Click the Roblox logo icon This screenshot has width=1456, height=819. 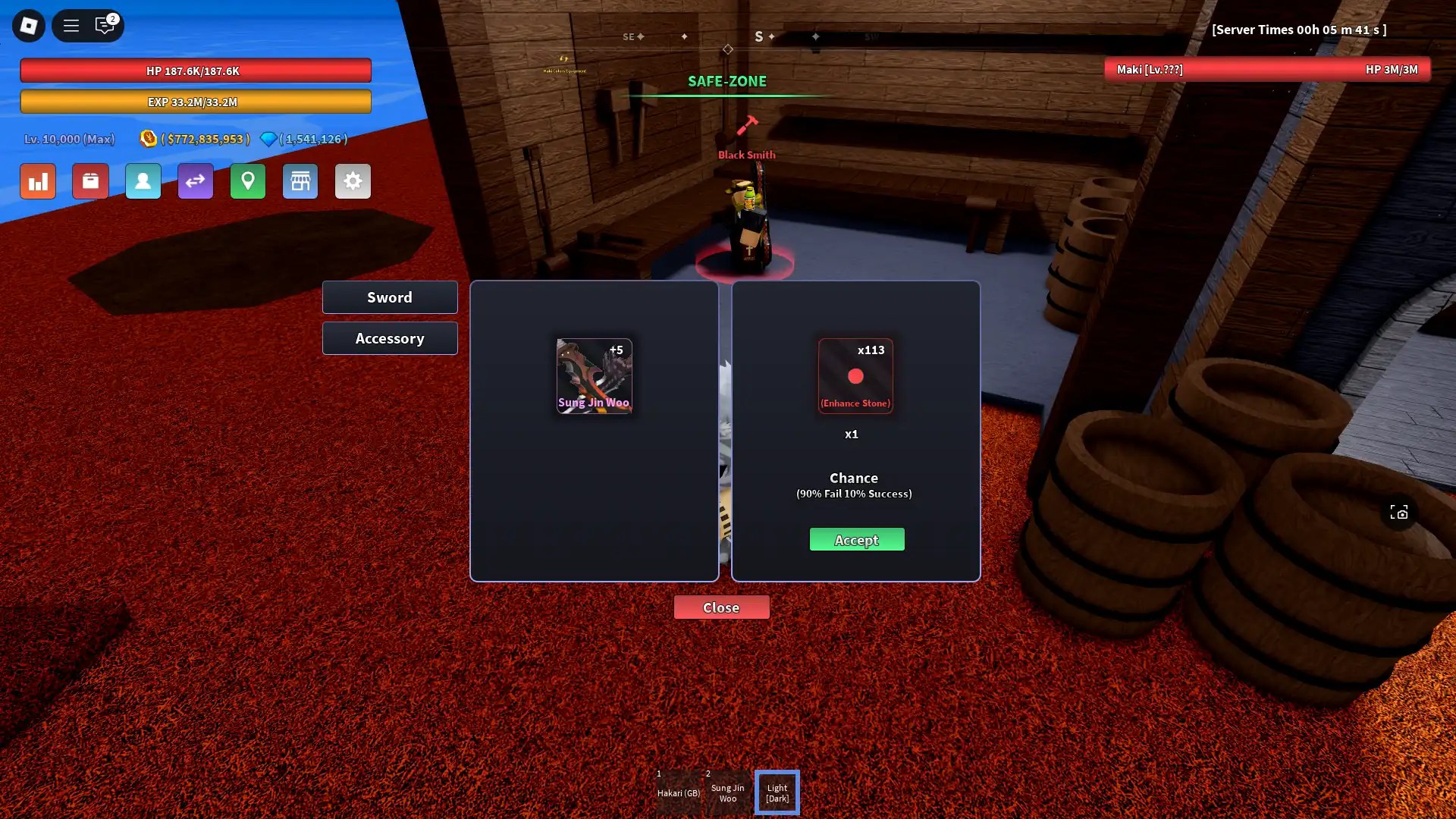point(27,25)
